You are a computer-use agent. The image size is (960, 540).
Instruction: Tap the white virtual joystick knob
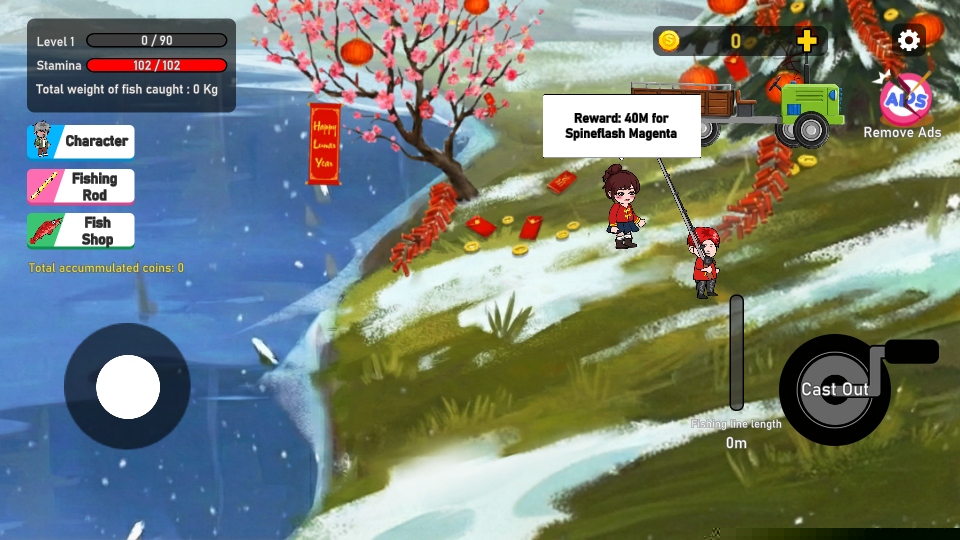128,387
